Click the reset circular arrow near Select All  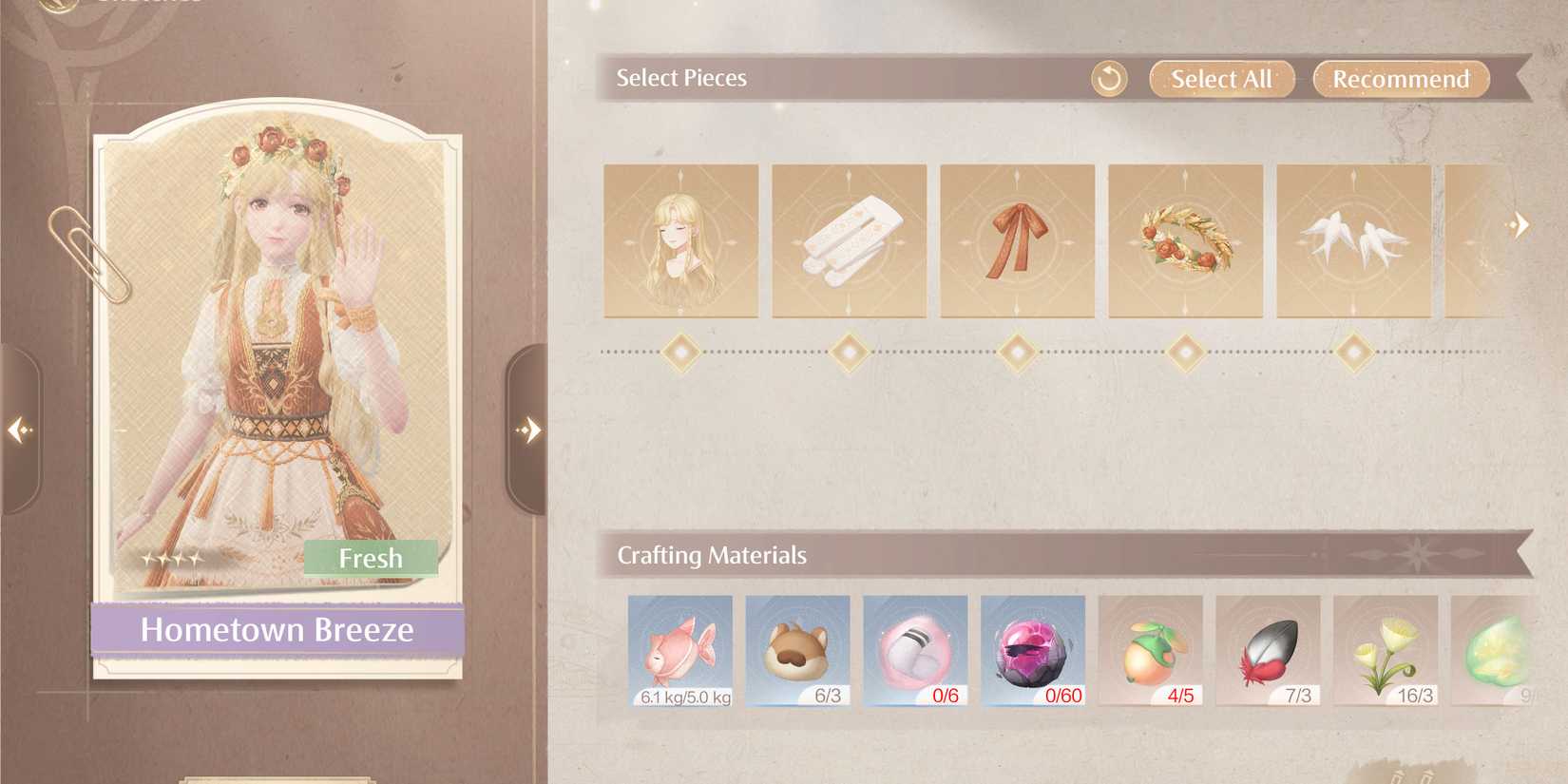[1109, 79]
